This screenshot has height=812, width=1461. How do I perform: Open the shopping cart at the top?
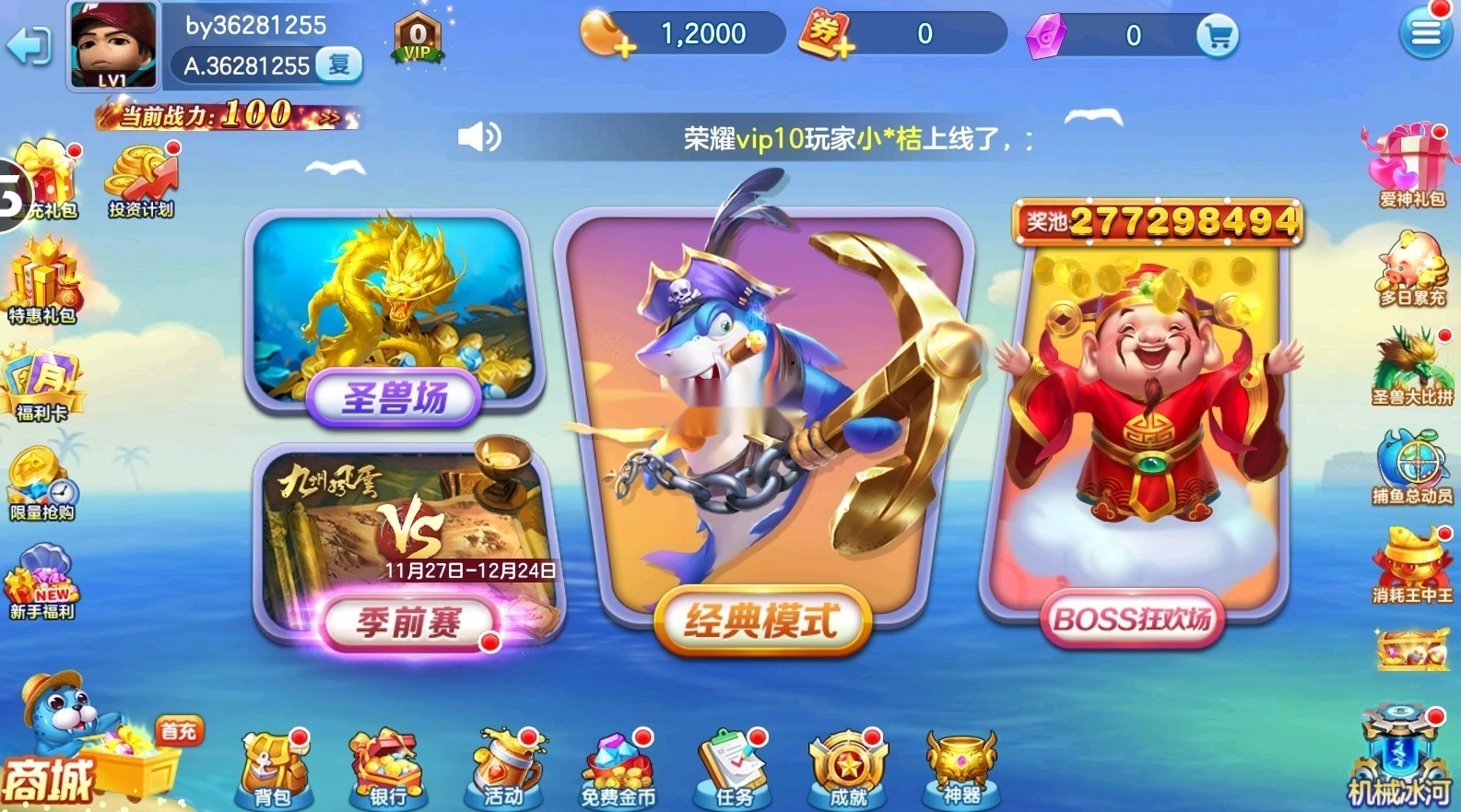pyautogui.click(x=1219, y=34)
